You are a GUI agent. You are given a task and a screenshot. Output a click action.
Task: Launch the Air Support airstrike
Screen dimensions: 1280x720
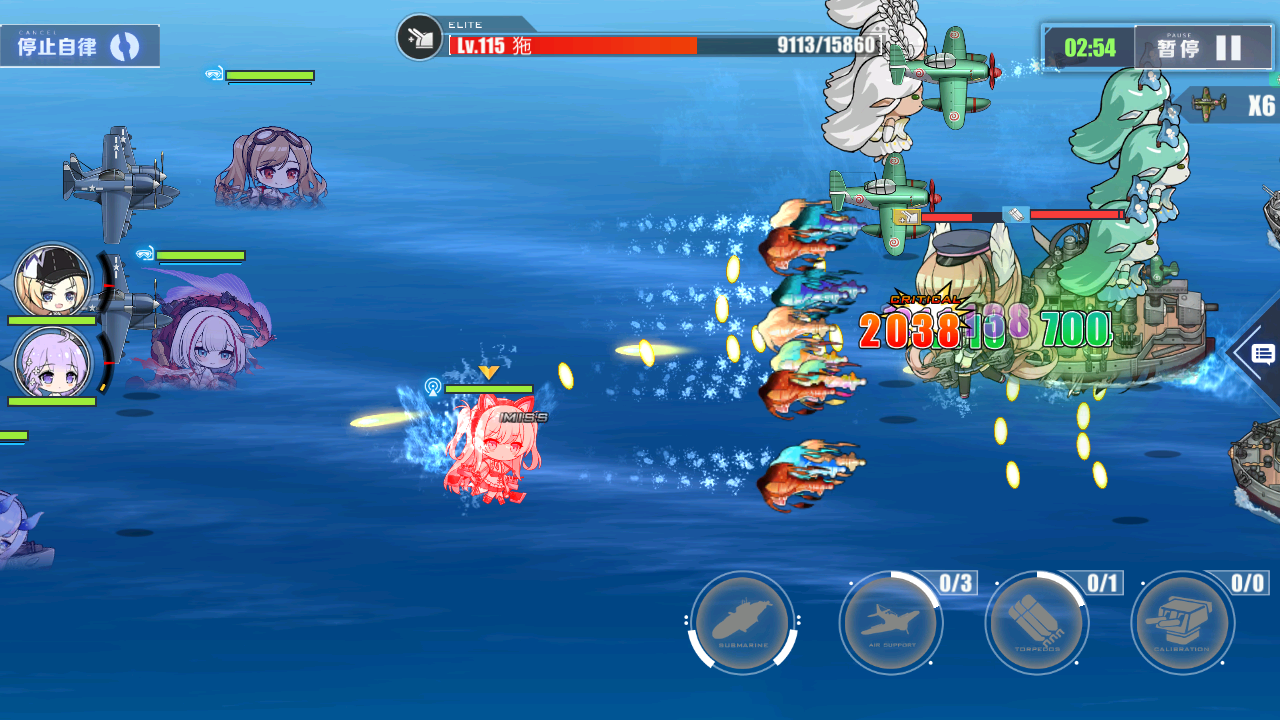click(x=890, y=623)
